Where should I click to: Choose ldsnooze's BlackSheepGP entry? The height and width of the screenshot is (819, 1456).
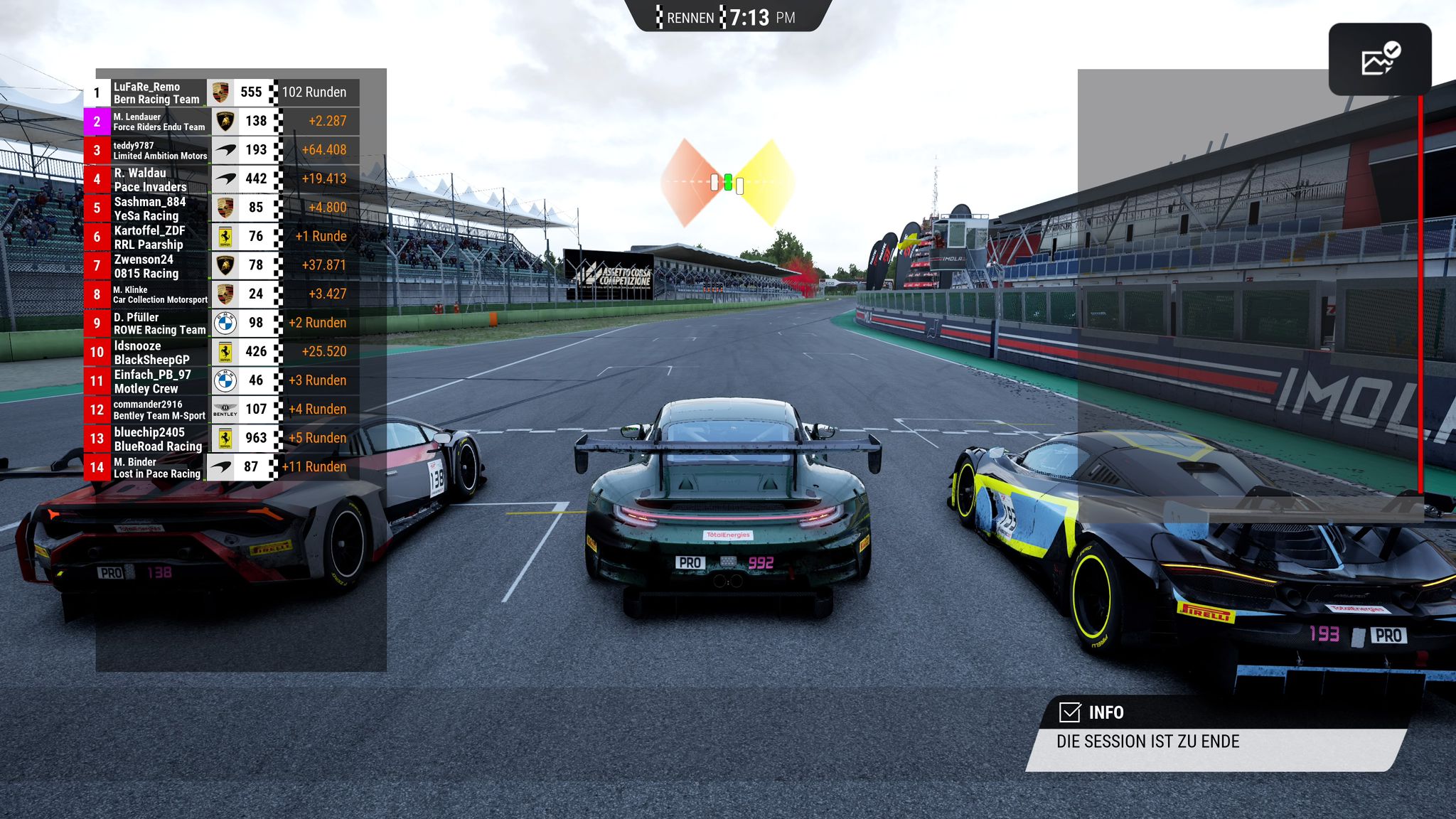(x=159, y=352)
